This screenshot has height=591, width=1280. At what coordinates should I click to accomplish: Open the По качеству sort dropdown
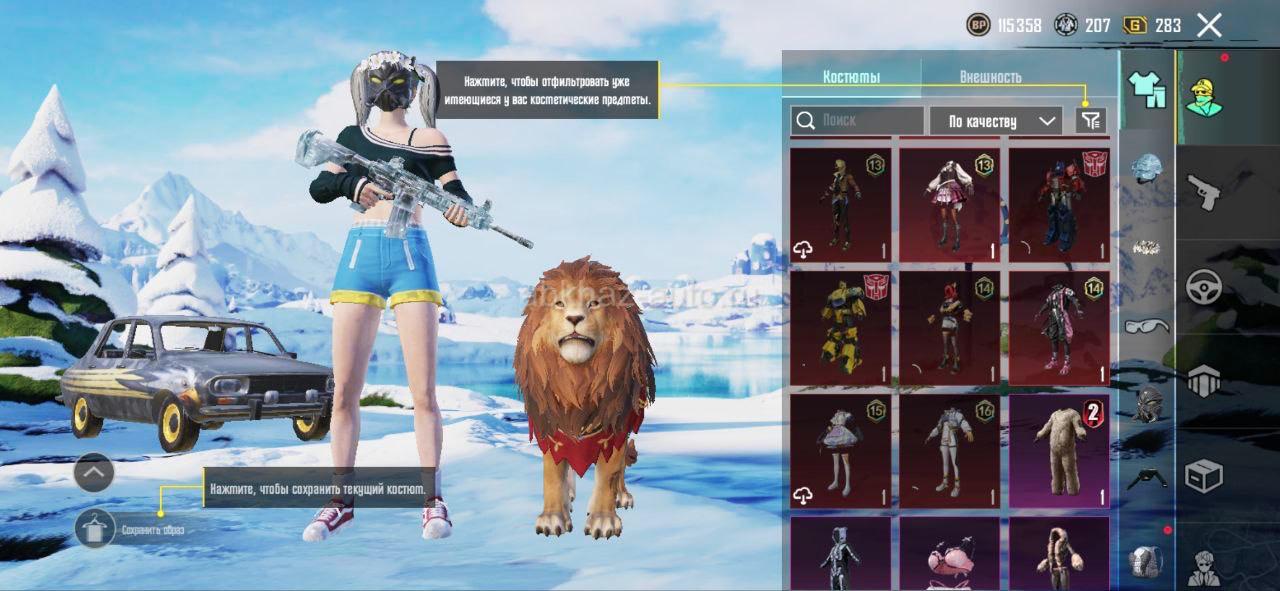point(995,121)
